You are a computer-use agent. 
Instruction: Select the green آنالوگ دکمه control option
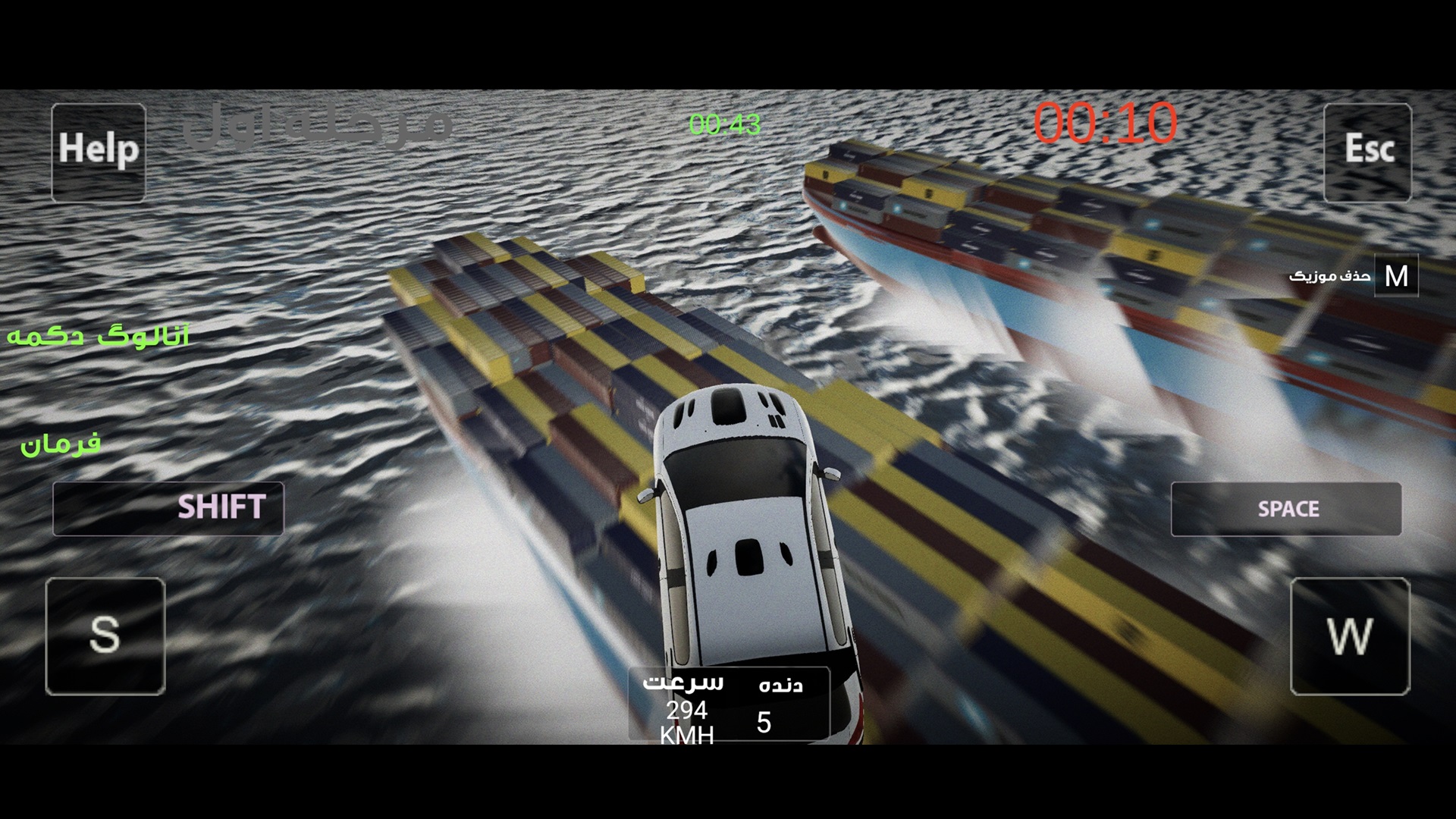tap(99, 337)
